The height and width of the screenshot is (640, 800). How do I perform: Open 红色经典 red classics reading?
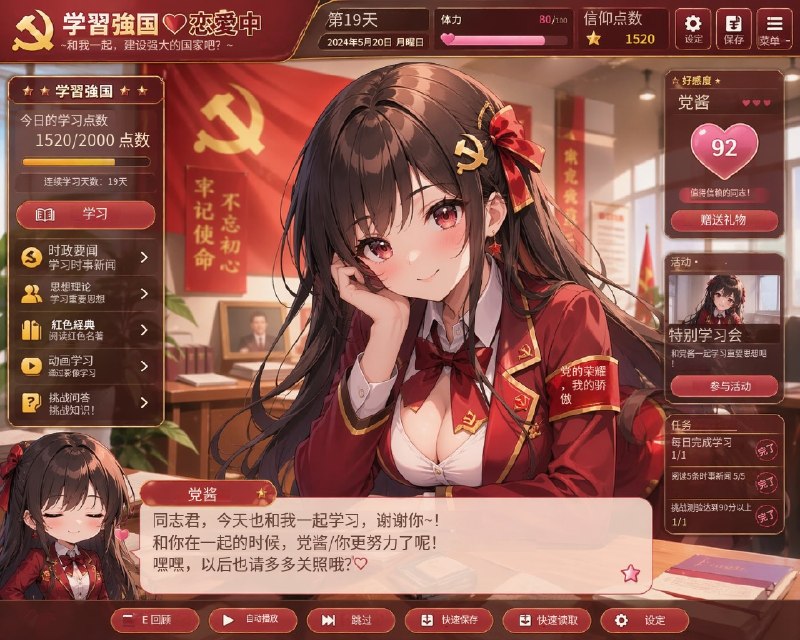(x=85, y=329)
